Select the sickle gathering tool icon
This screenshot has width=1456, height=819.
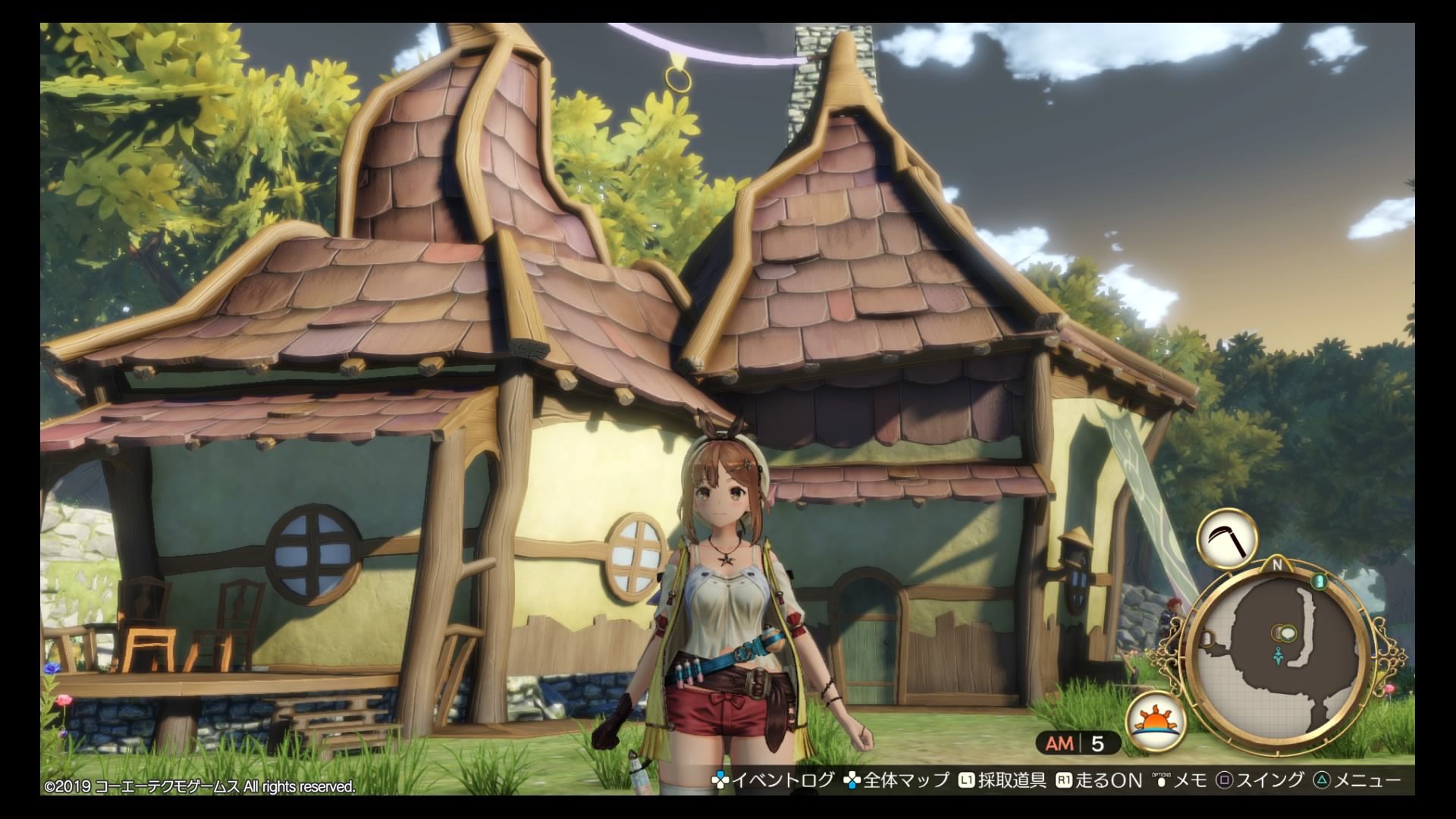click(1227, 538)
